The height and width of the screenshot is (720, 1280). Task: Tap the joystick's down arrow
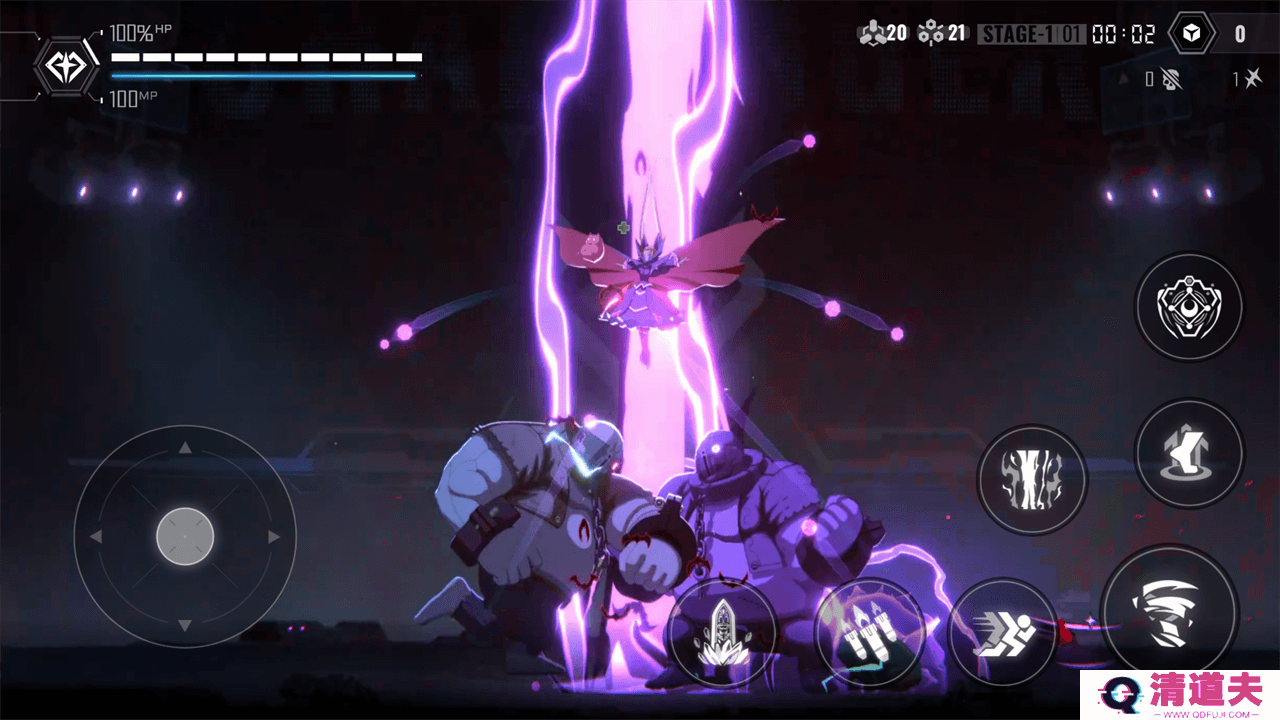(x=185, y=626)
